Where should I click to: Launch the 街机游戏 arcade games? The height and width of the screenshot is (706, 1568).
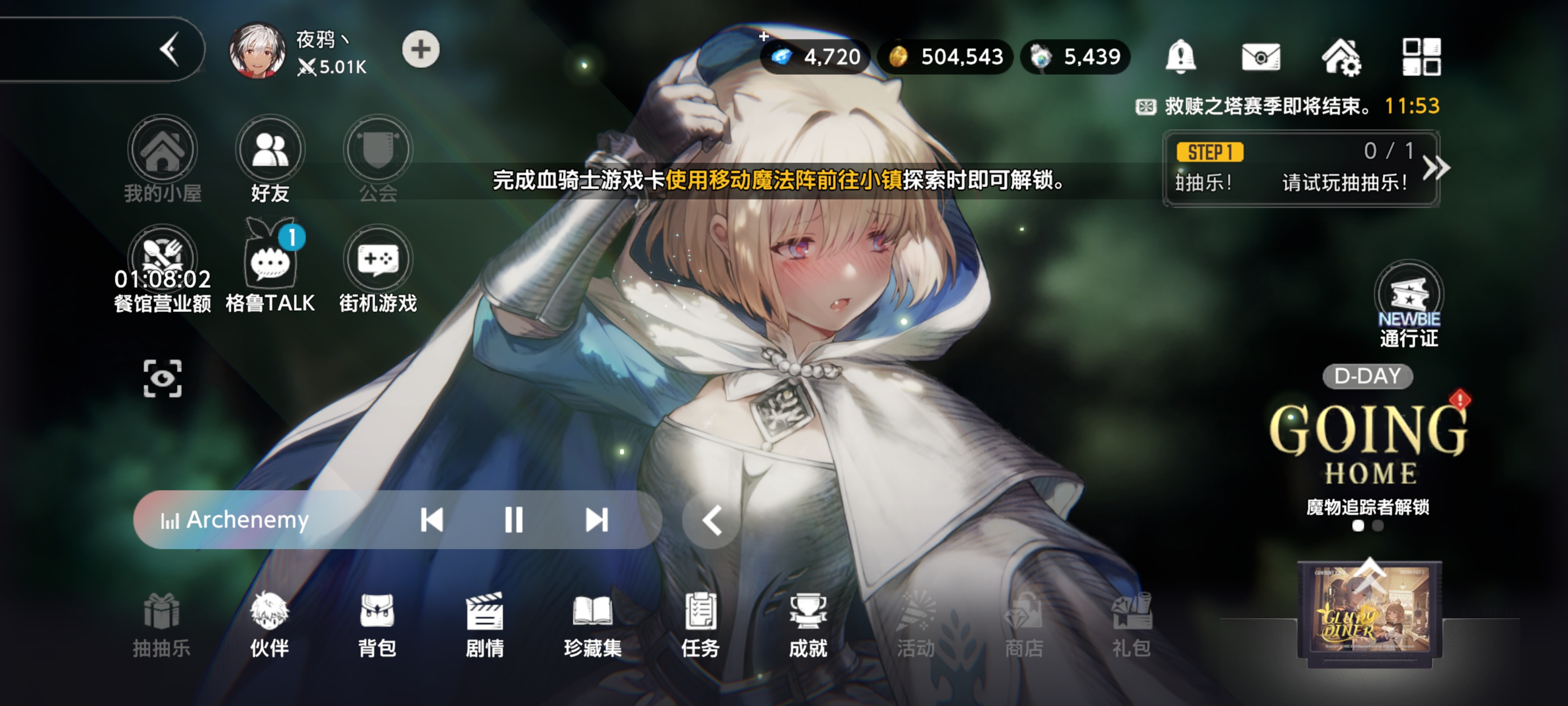pyautogui.click(x=377, y=268)
